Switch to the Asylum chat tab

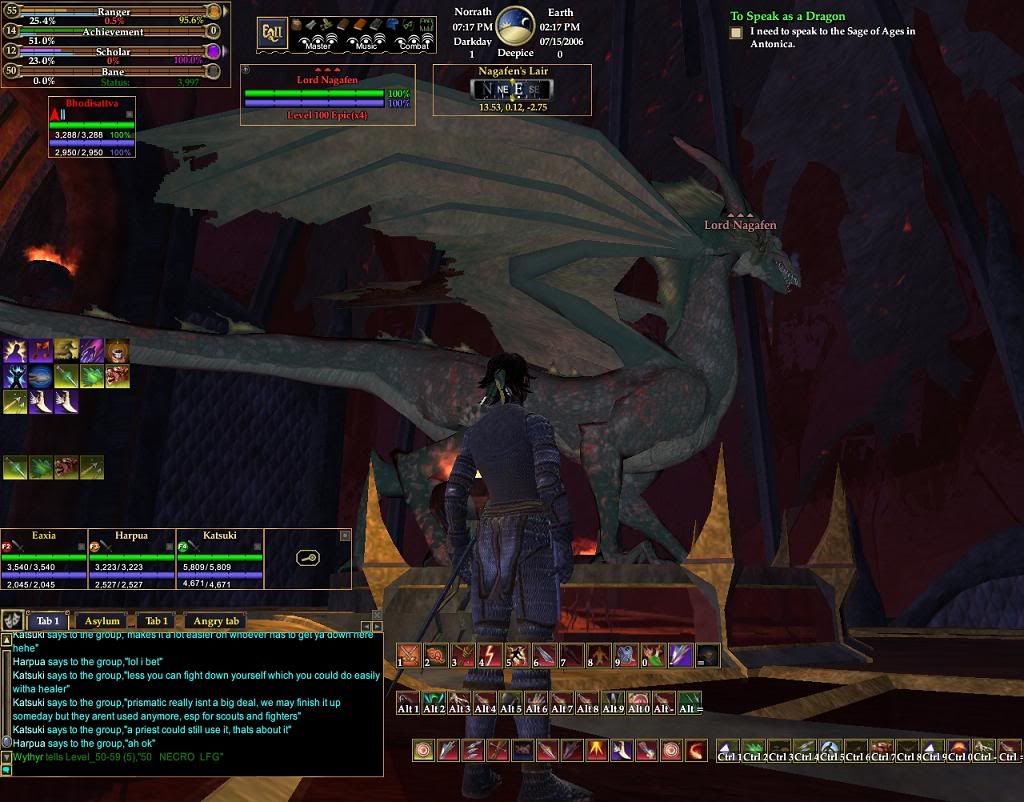(101, 621)
